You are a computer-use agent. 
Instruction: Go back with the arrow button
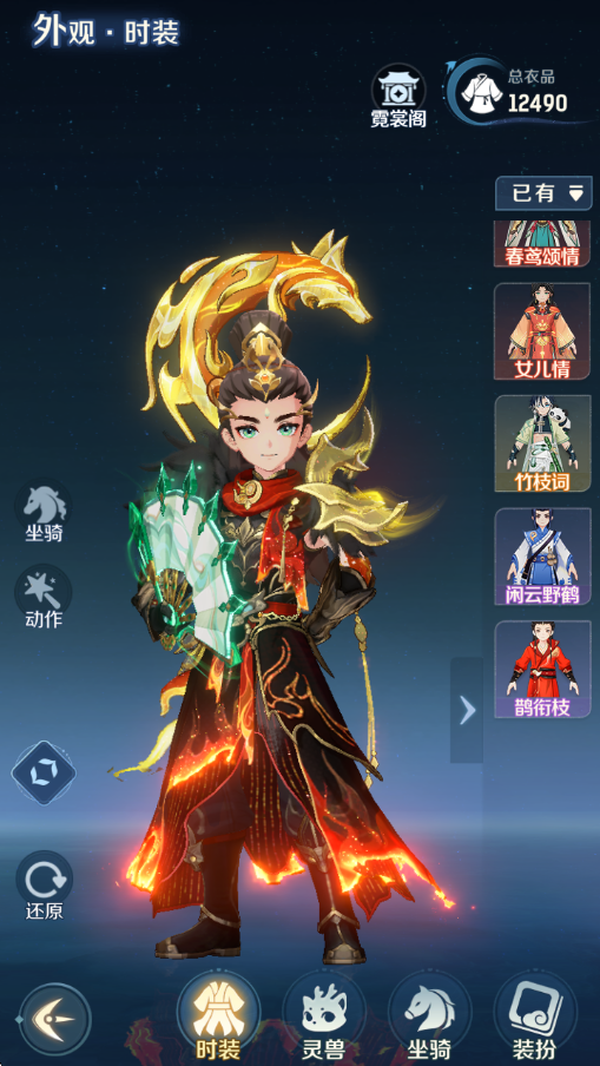coord(54,1019)
